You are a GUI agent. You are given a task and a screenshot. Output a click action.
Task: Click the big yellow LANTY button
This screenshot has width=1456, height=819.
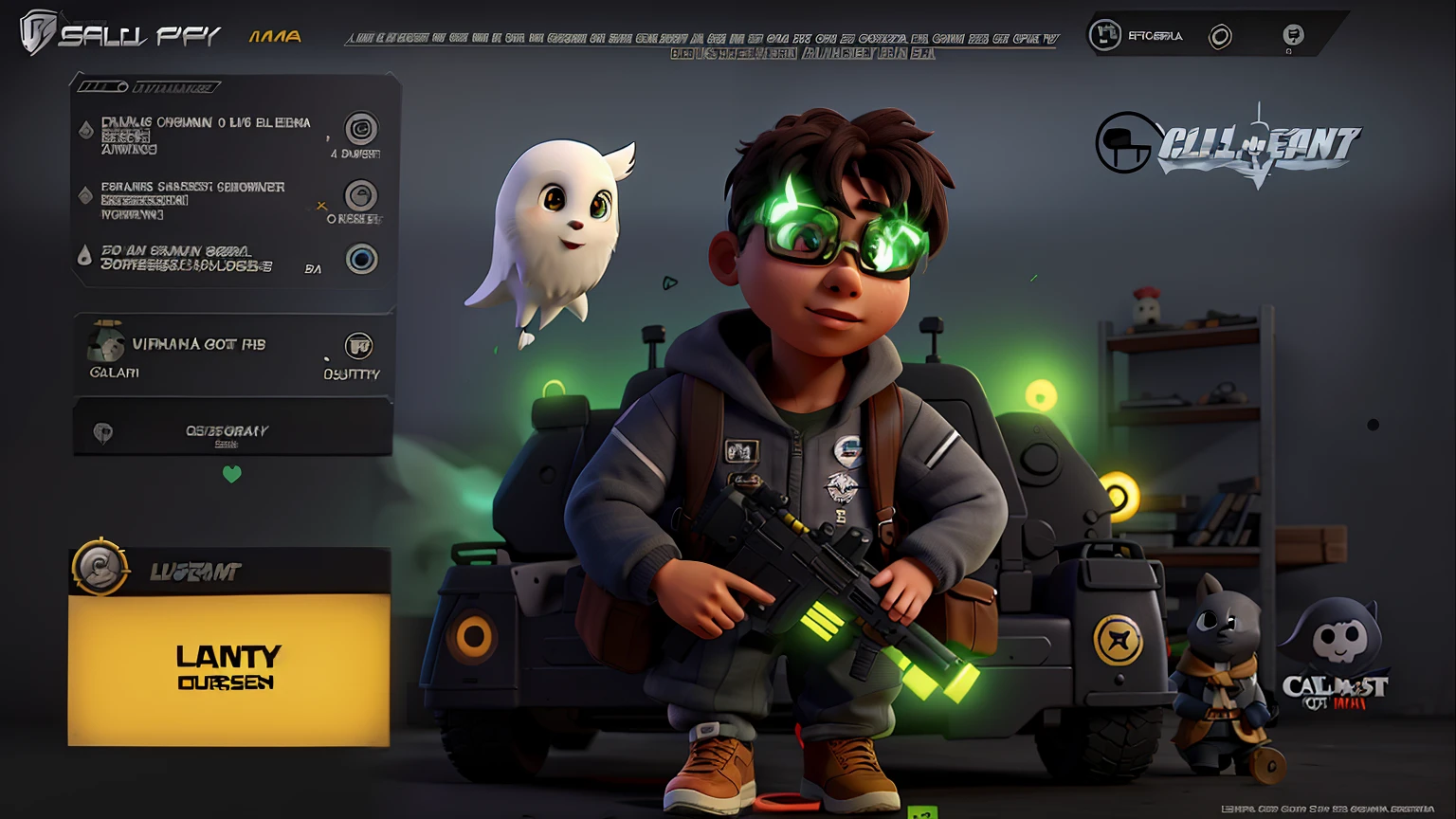[x=228, y=668]
